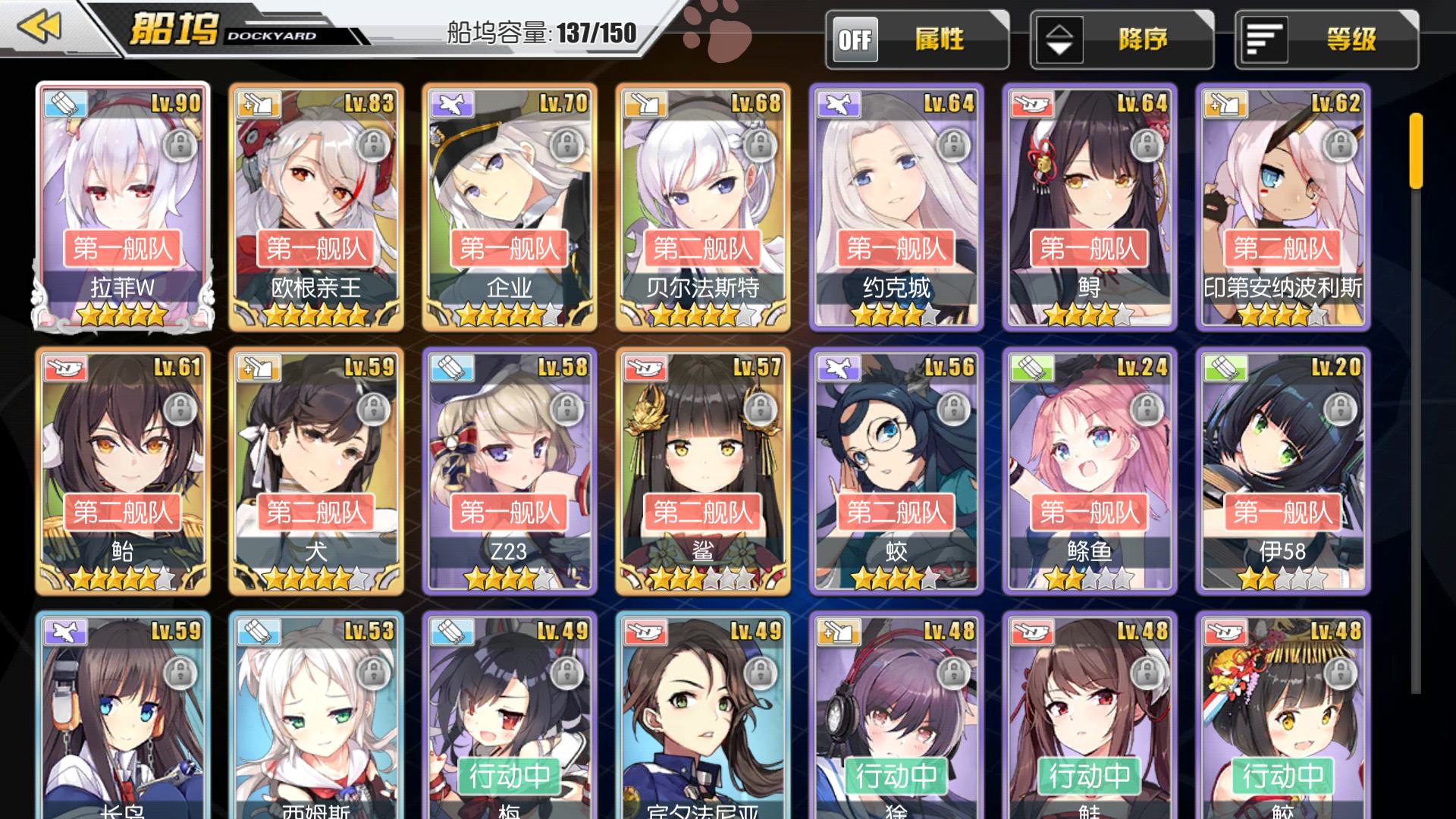This screenshot has height=819, width=1456.
Task: Select the 印第安纳波利斯 card
Action: pos(1283,206)
